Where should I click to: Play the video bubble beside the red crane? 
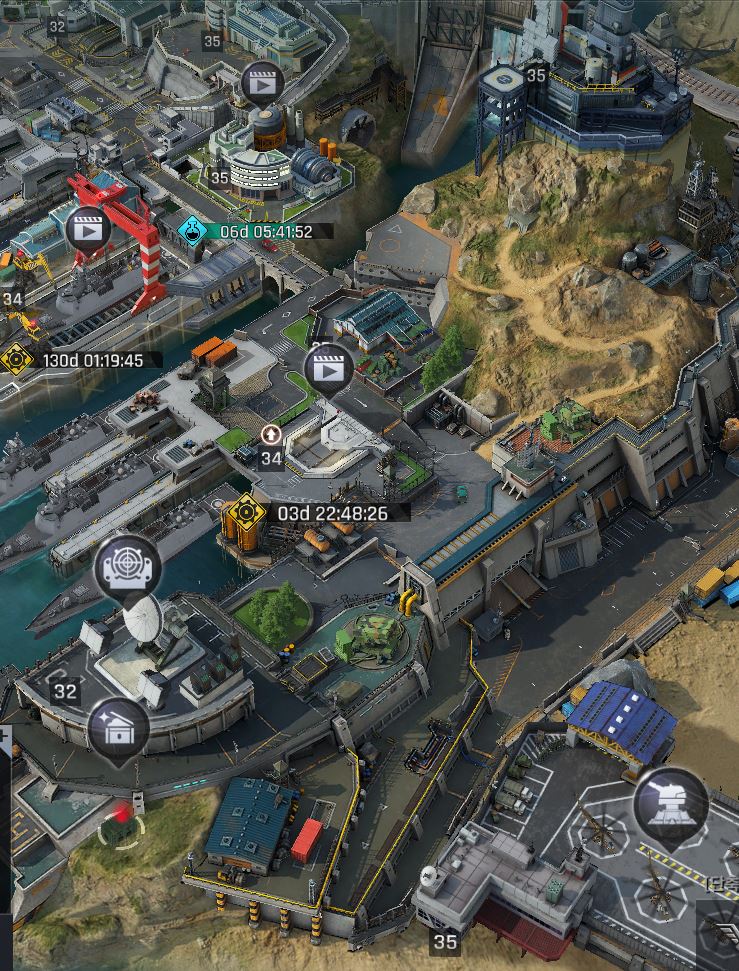pos(88,230)
